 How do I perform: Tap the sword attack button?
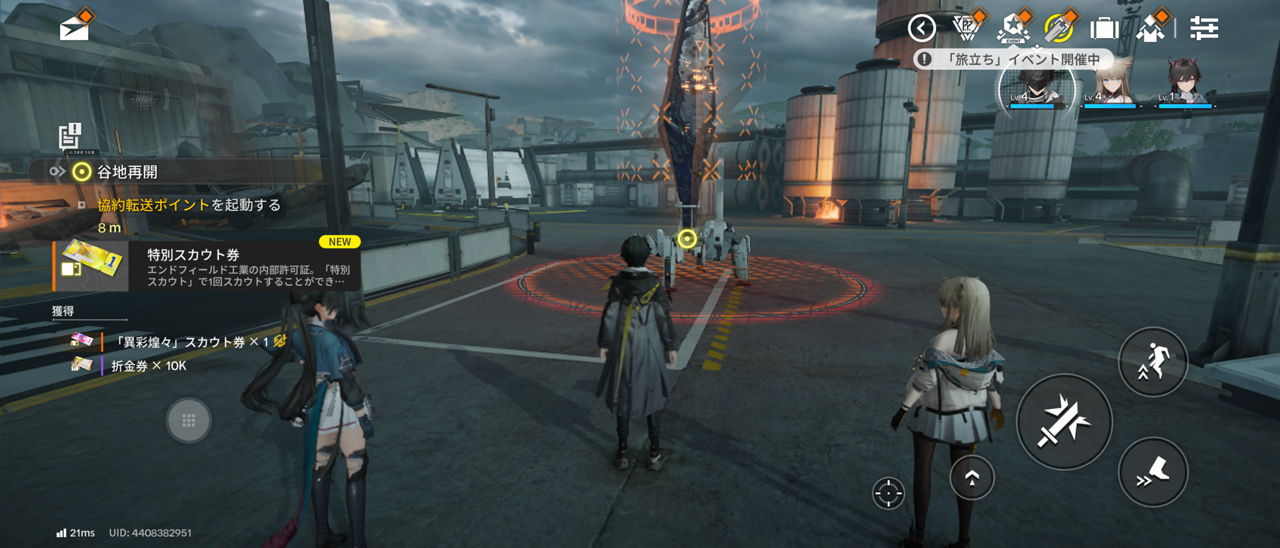(1064, 421)
